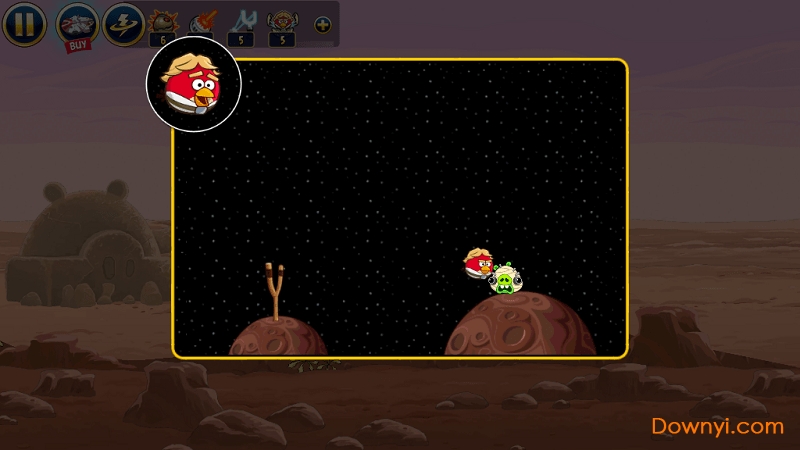
Task: Pause the game
Action: pyautogui.click(x=24, y=24)
